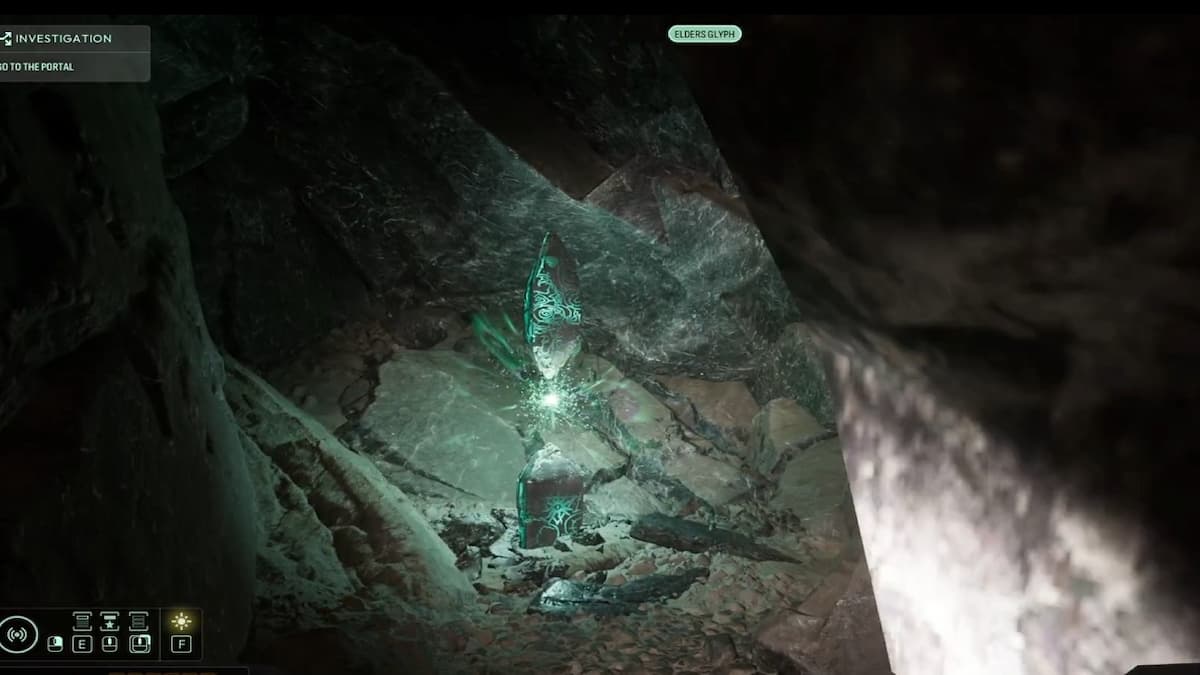Activate the circular signal scanner icon
Image resolution: width=1200 pixels, height=675 pixels.
(x=19, y=634)
